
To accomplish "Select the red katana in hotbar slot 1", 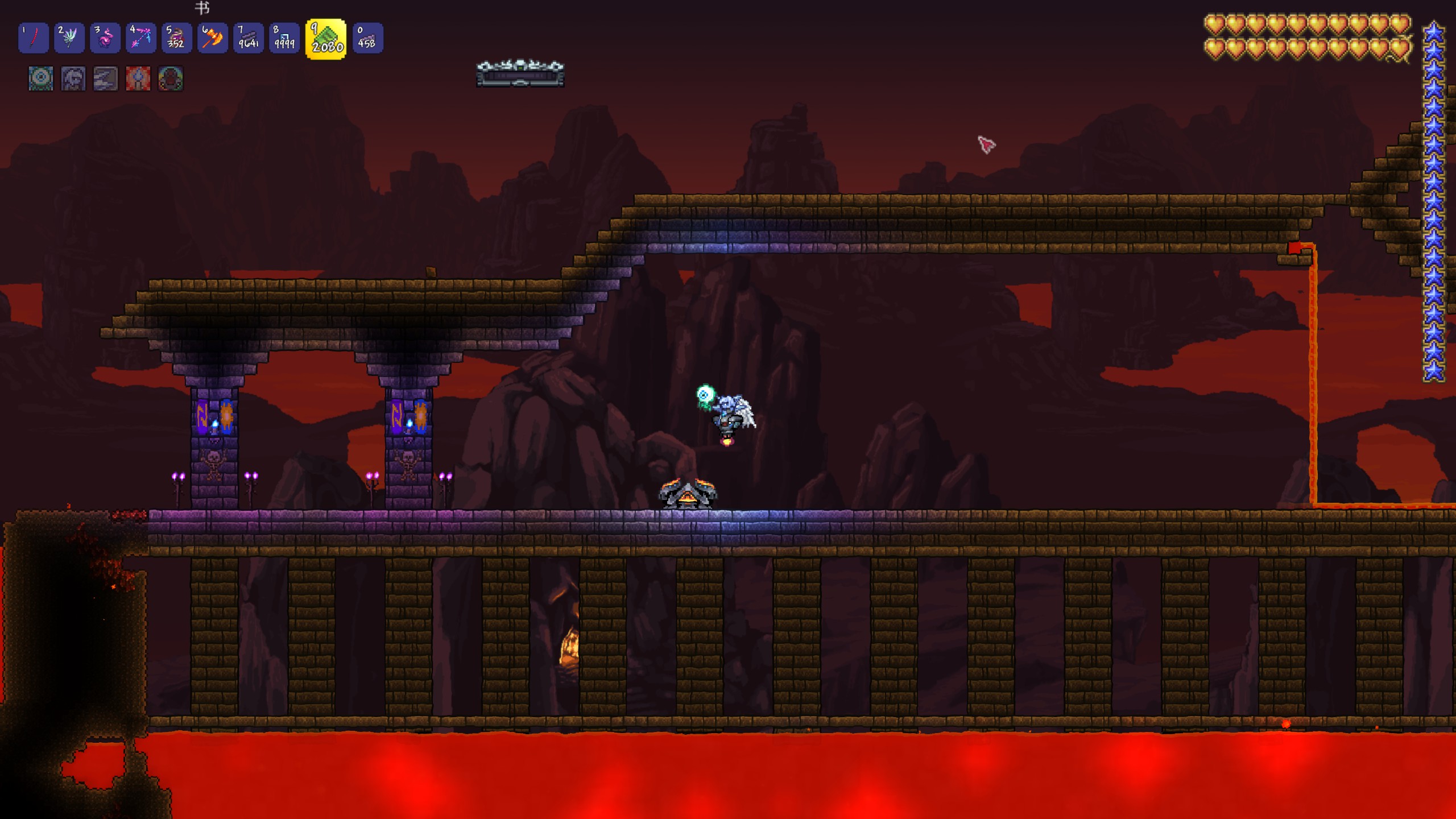I will (33, 38).
